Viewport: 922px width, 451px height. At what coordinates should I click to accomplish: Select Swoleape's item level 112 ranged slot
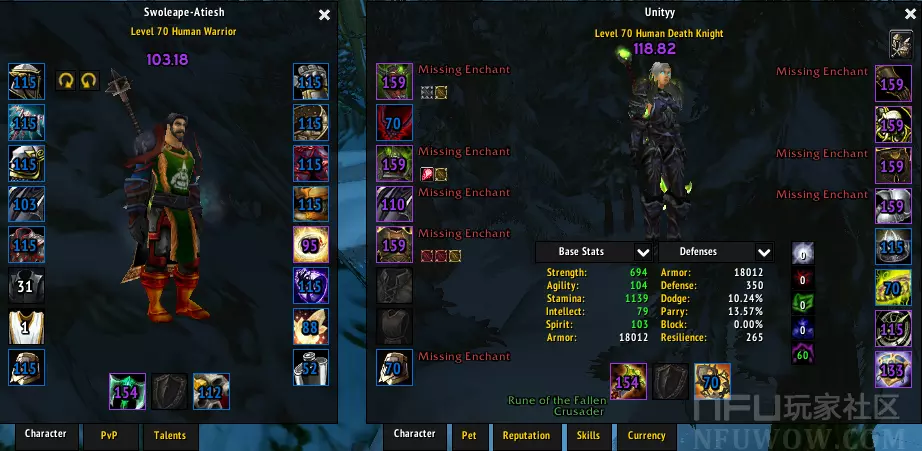(x=211, y=391)
